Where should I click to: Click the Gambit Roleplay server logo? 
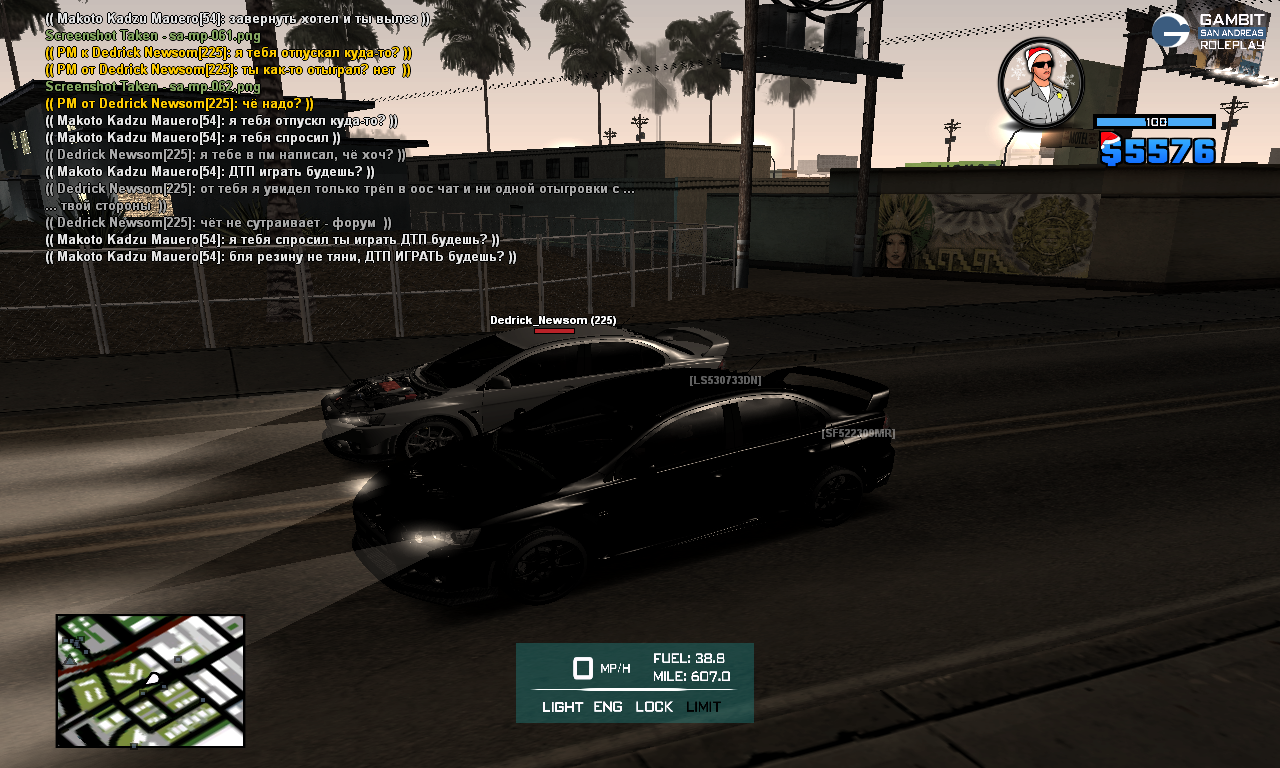point(1208,32)
